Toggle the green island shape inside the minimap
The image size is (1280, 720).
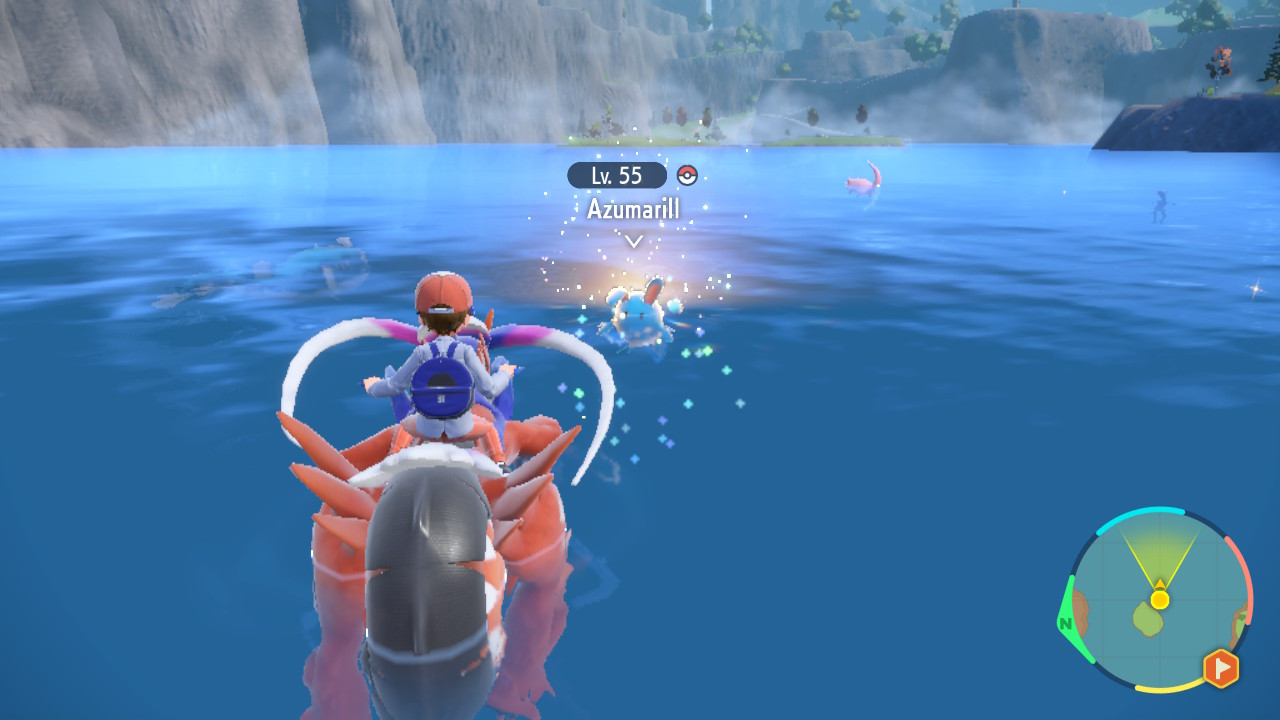click(x=1147, y=619)
